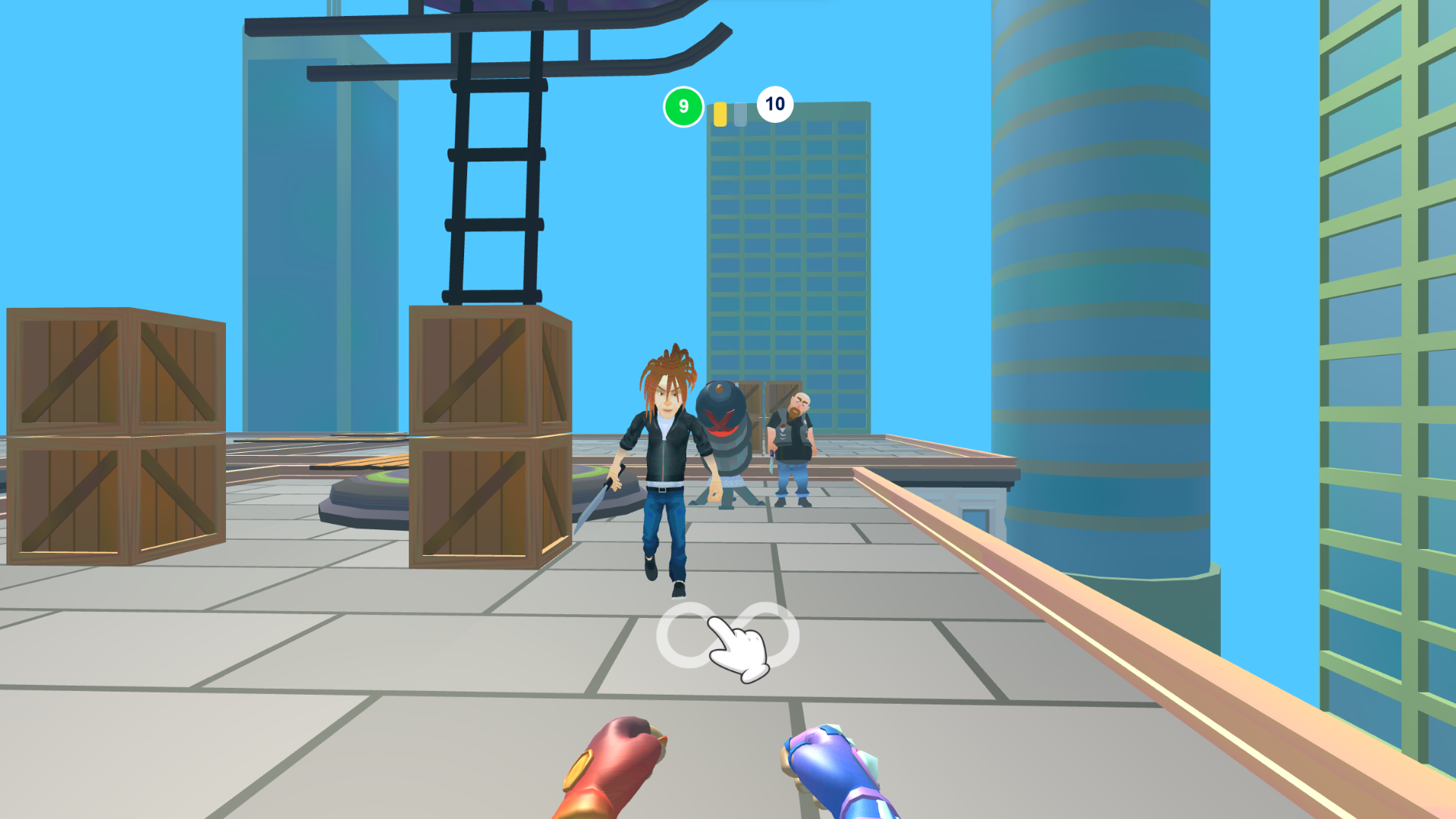The image size is (1456, 819).
Task: Tap the green level 9 badge
Action: [682, 106]
